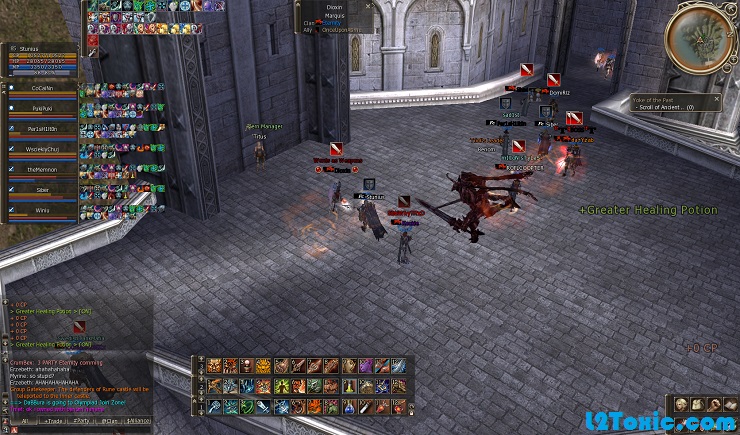This screenshot has width=740, height=435.
Task: Target party member WscieklyChuj
Action: pos(41,150)
